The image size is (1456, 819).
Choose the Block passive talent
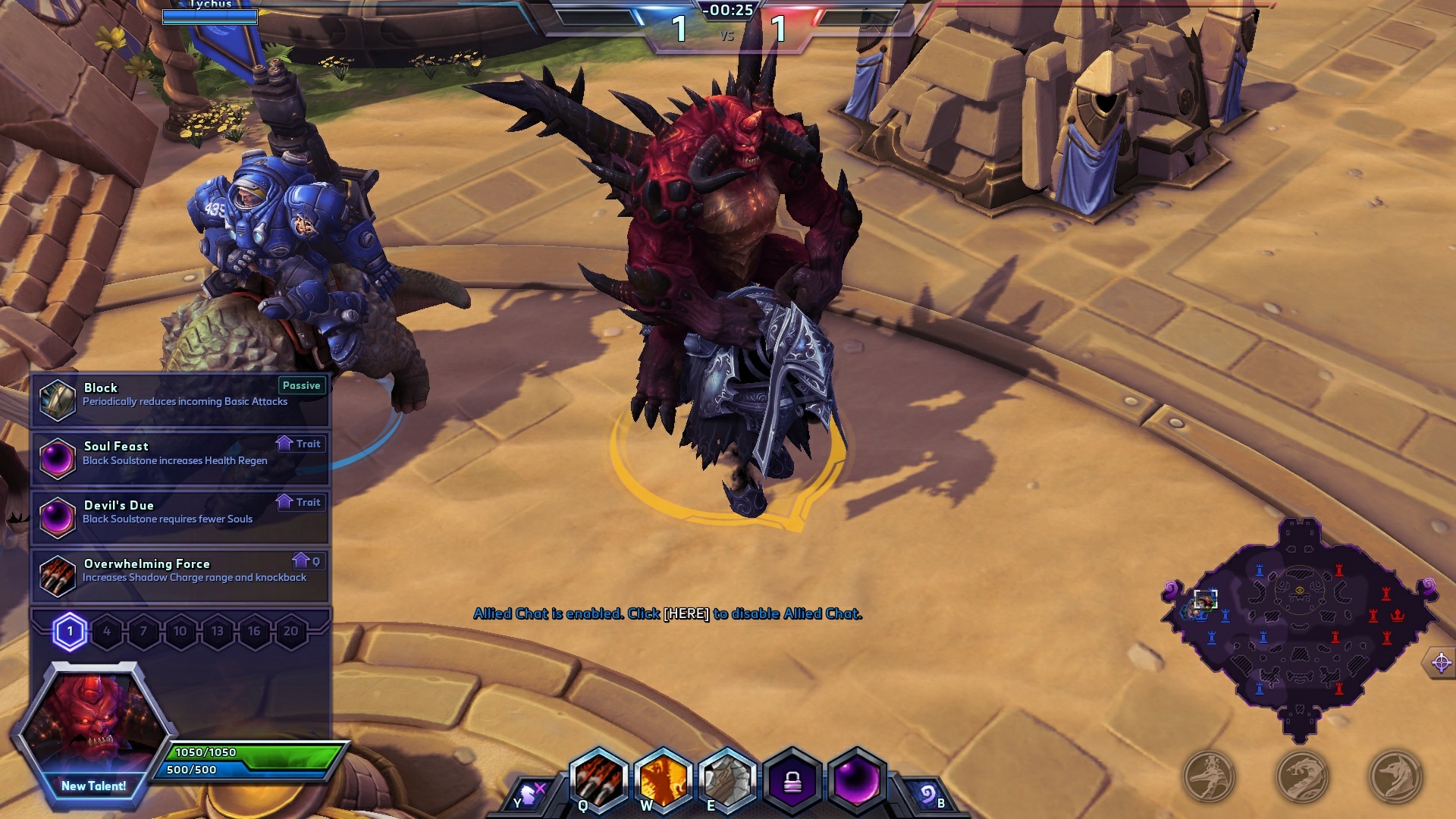(180, 399)
